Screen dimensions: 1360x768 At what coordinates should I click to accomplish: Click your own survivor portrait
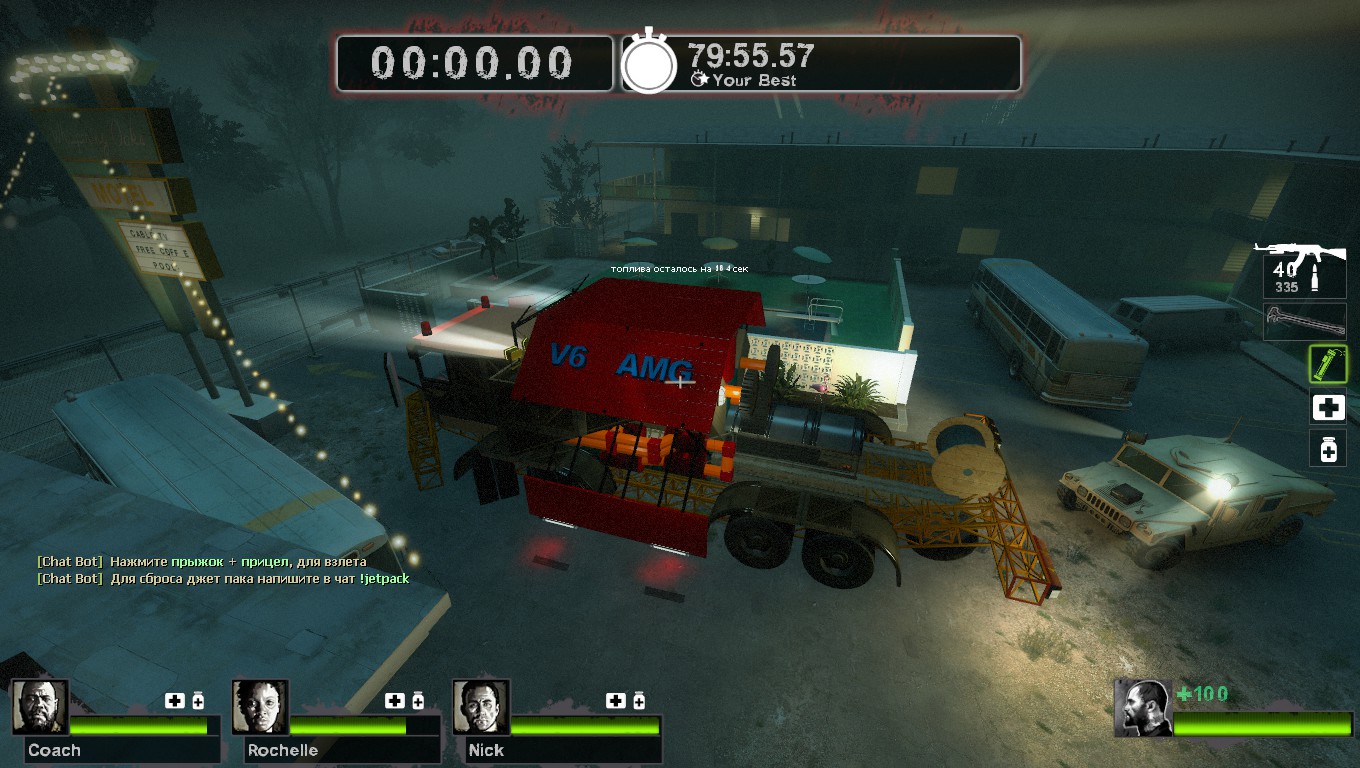(x=1144, y=708)
